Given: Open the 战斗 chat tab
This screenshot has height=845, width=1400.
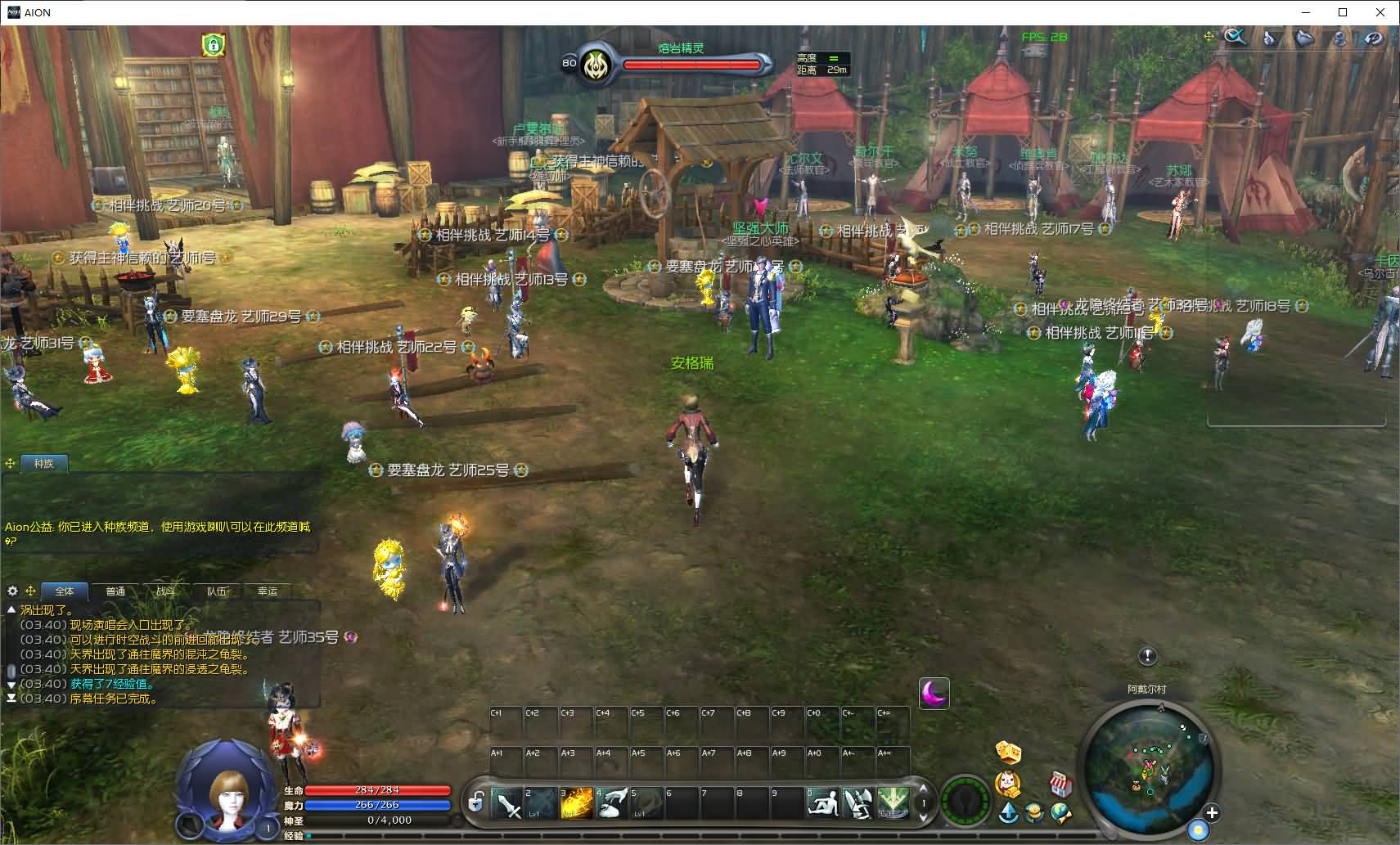Looking at the screenshot, I should [x=166, y=591].
